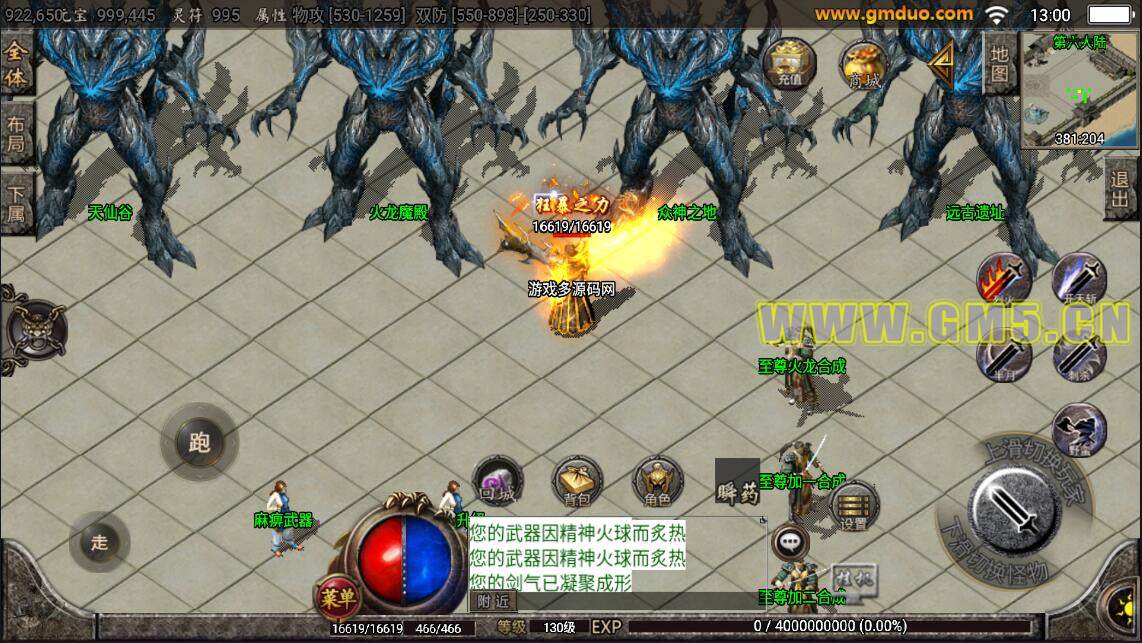The height and width of the screenshot is (643, 1142).
Task: Open the 菜单 main menu
Action: (338, 598)
